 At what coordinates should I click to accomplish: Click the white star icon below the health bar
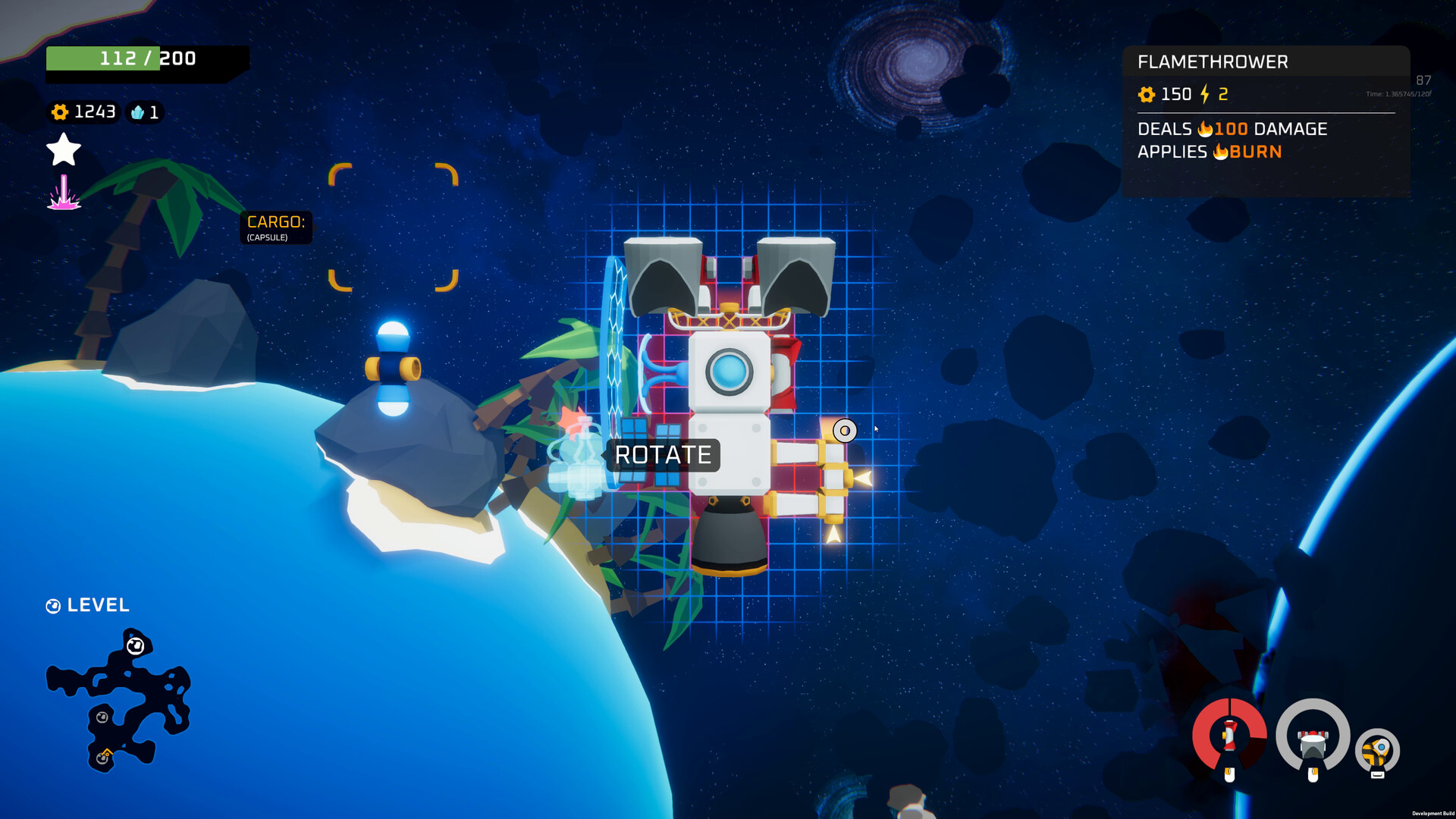[63, 149]
